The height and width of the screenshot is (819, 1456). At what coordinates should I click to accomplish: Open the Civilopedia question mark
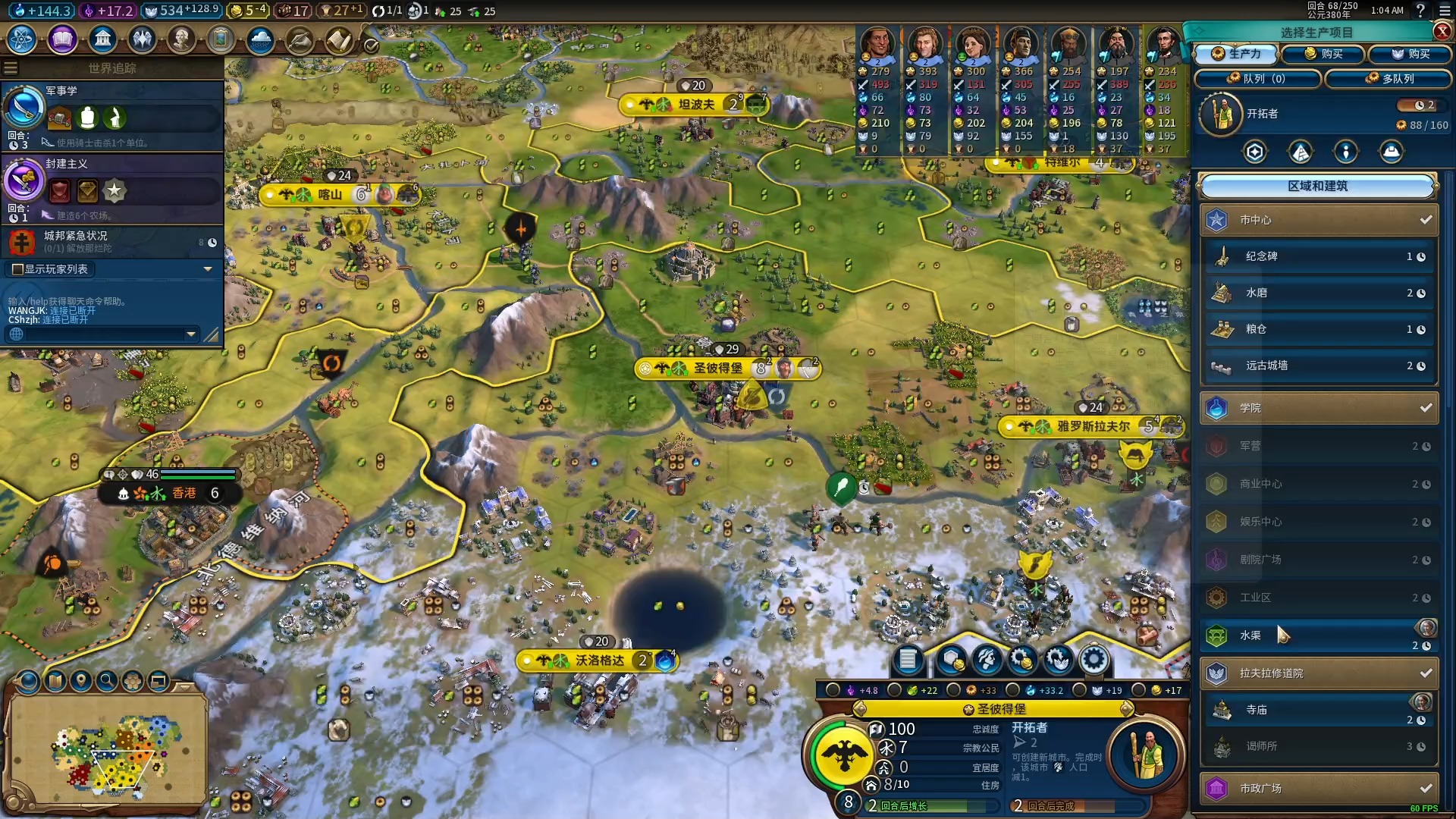(1420, 11)
